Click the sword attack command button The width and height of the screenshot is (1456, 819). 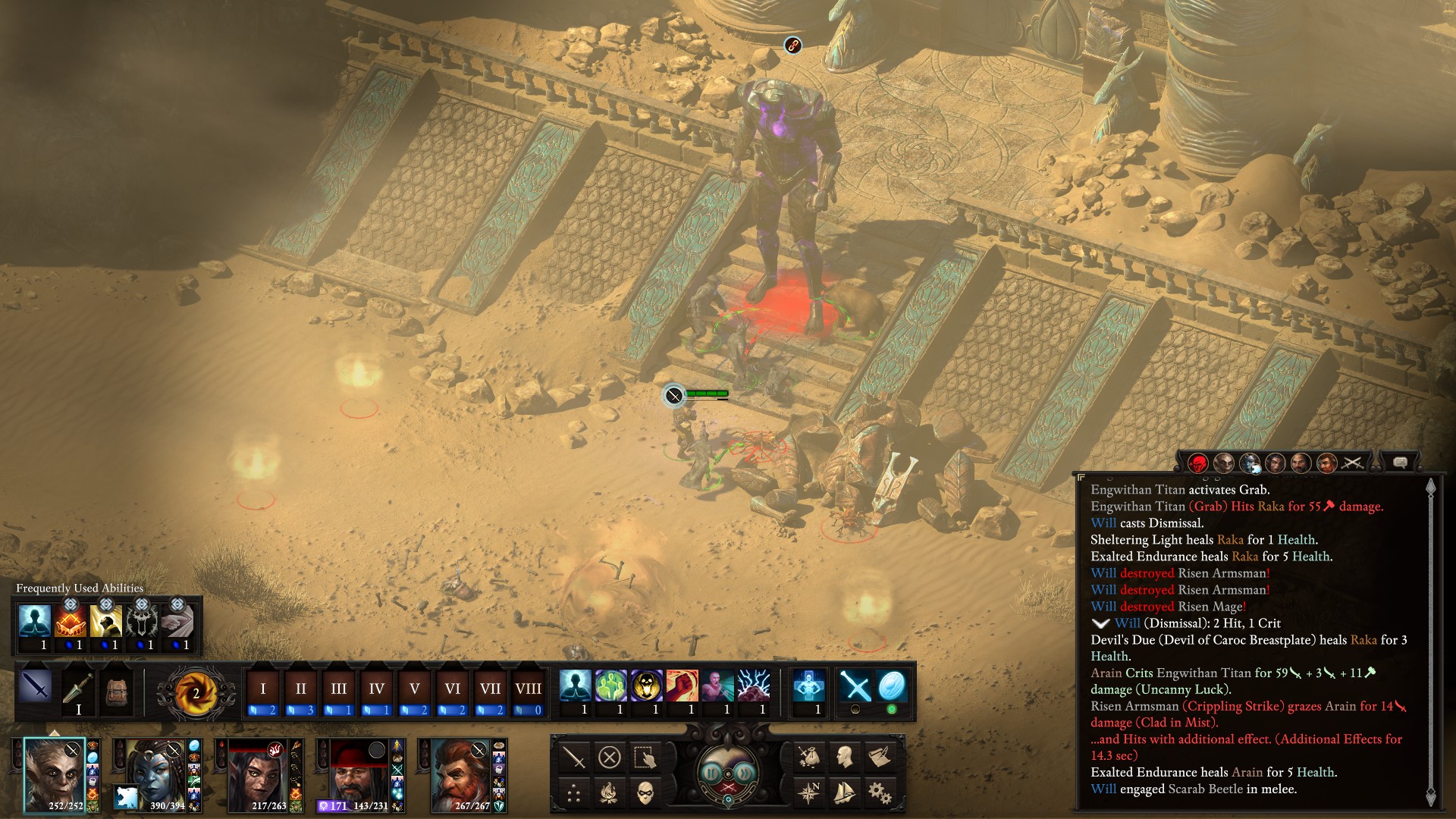click(574, 757)
